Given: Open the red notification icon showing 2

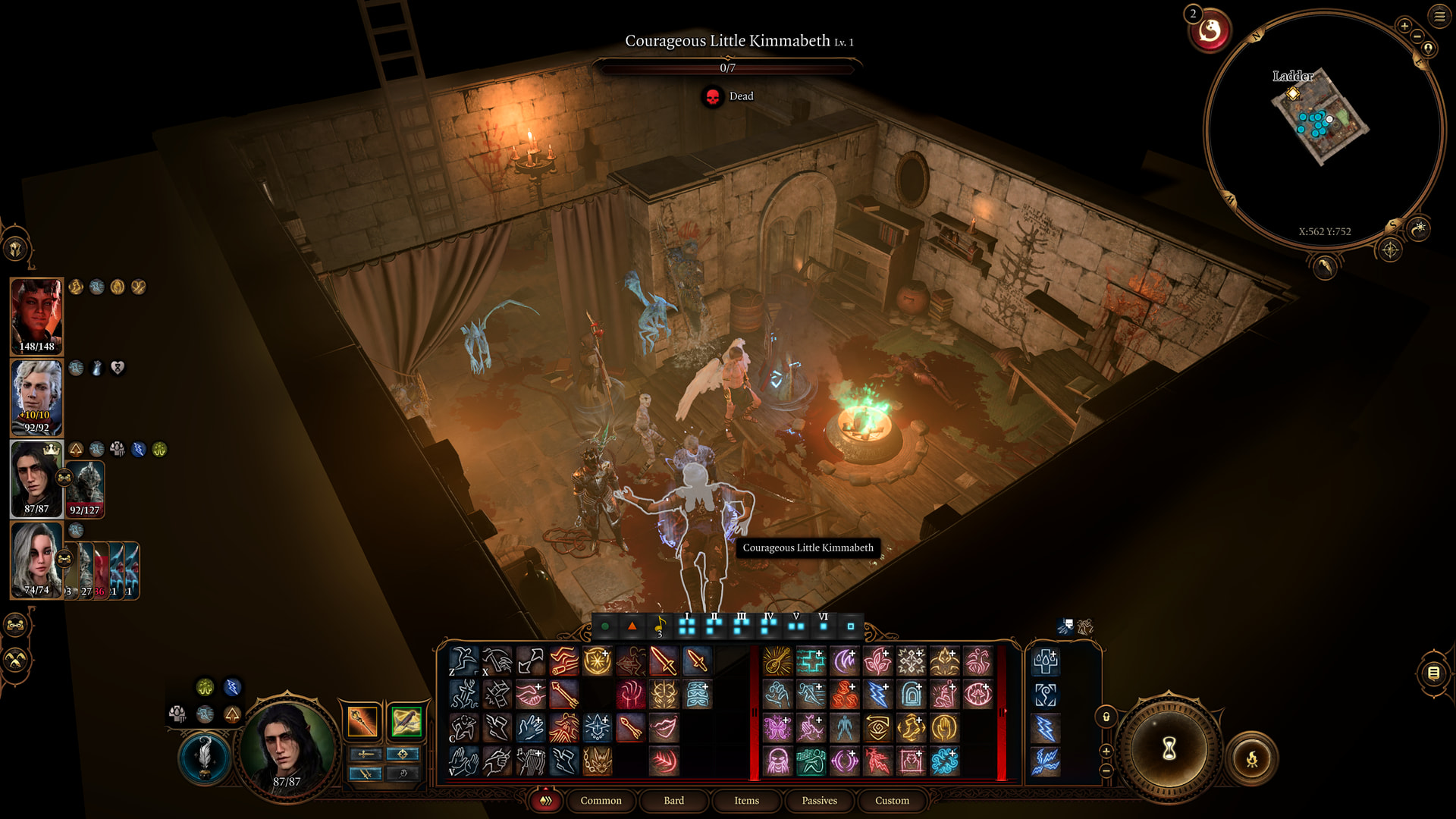Looking at the screenshot, I should [1210, 31].
